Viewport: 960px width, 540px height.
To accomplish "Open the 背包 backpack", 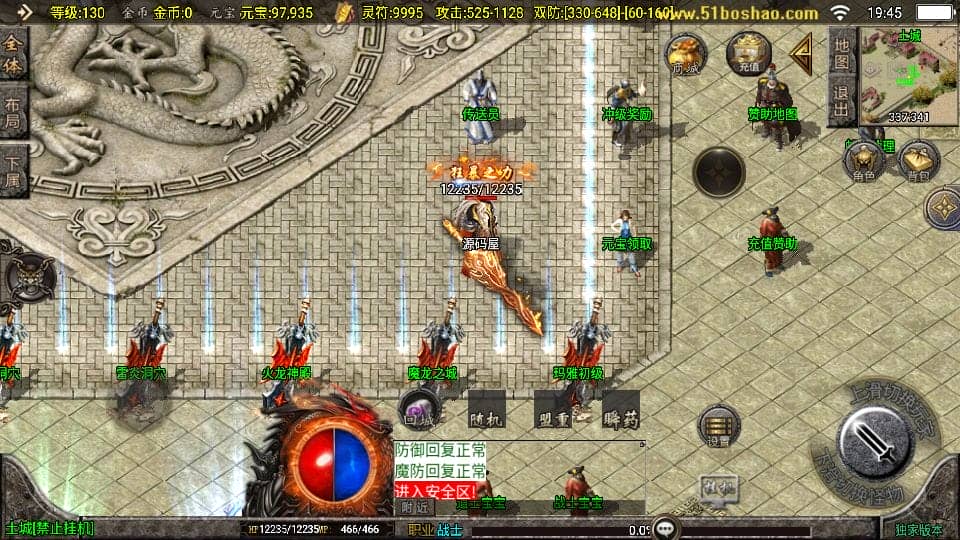I will (x=917, y=162).
